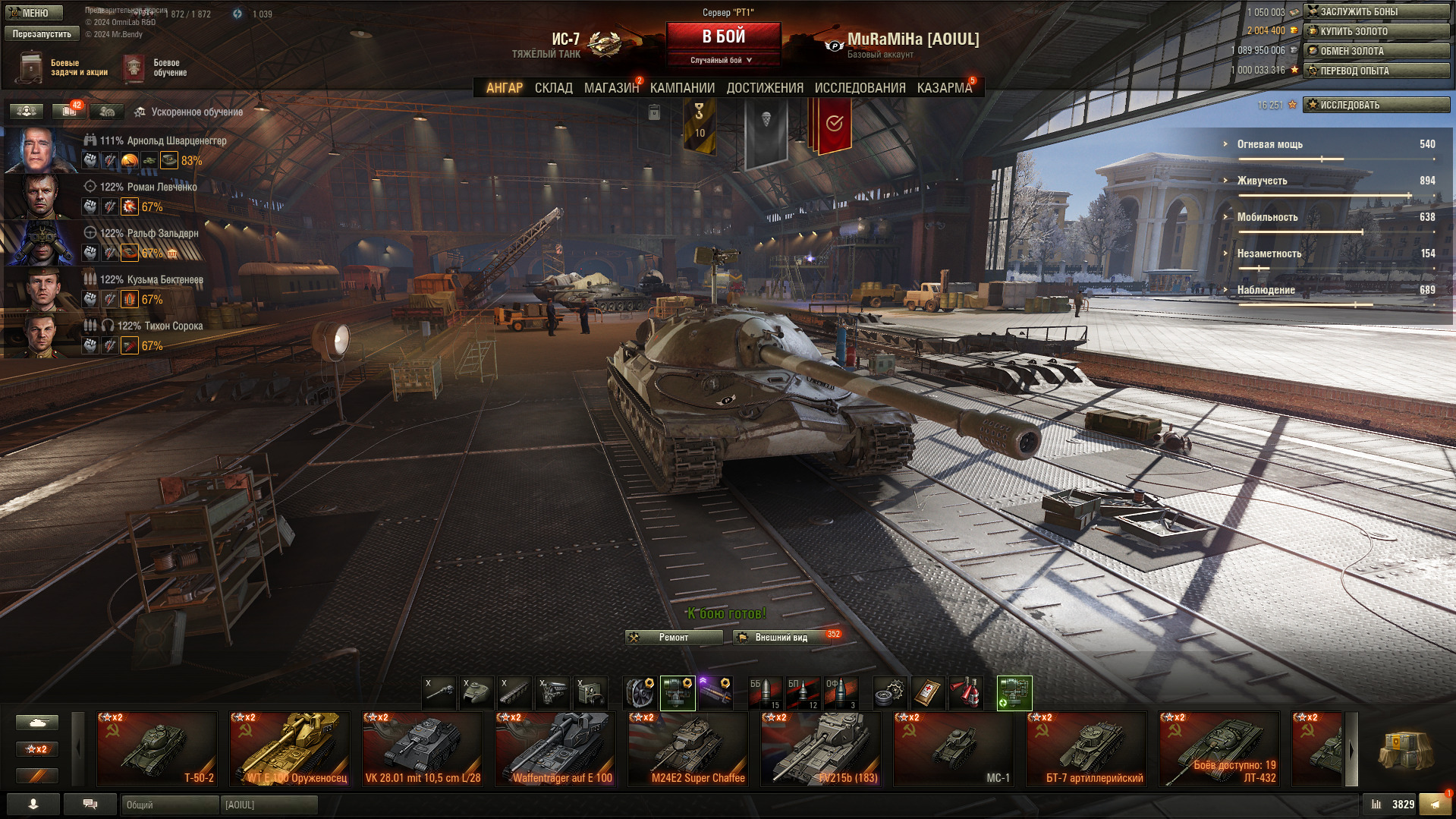Open the МАГАЗИН tab

click(611, 88)
